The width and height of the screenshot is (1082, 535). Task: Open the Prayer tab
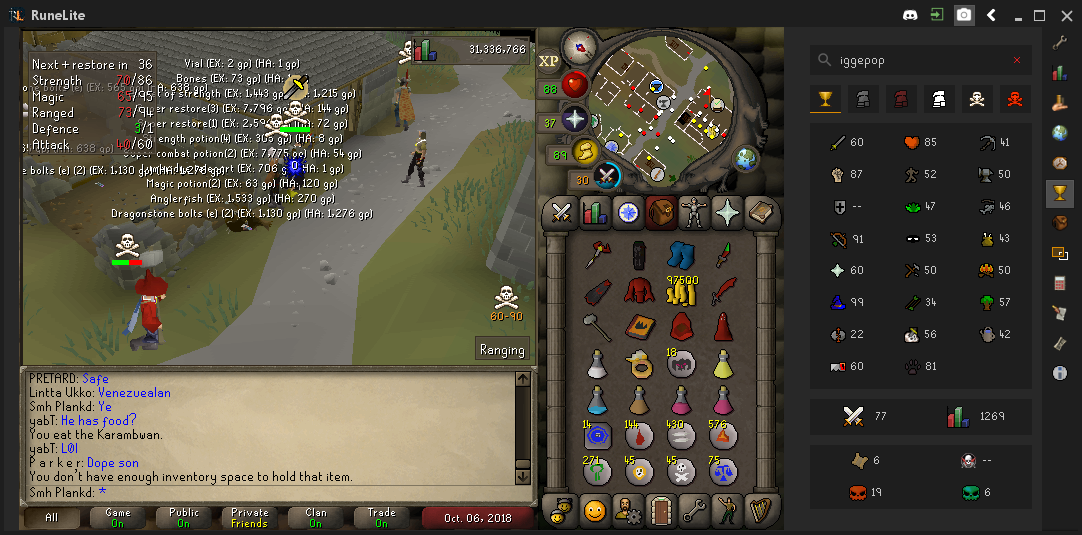(x=728, y=212)
